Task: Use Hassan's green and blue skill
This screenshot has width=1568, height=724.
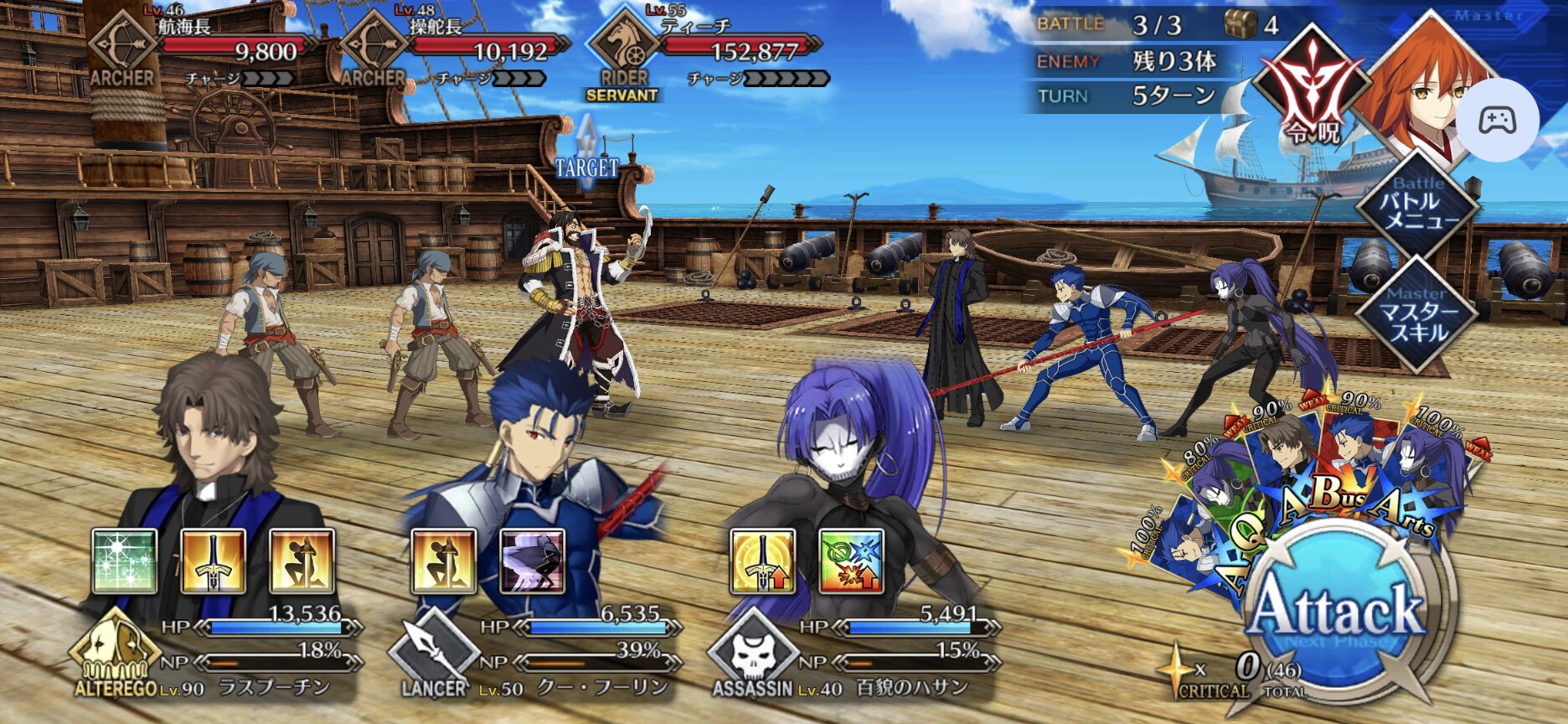Action: click(851, 561)
